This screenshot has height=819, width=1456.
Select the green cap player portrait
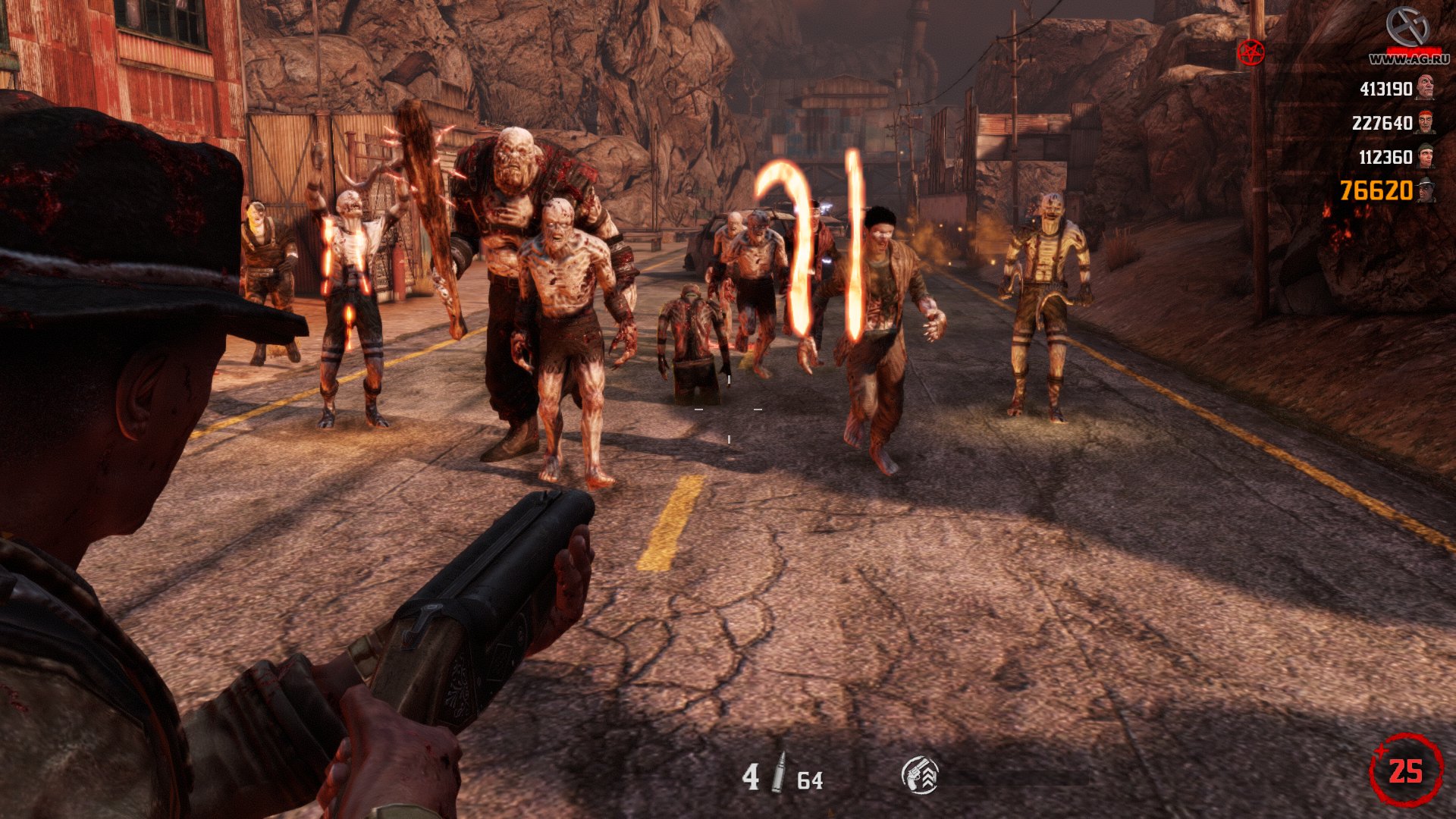[x=1426, y=156]
